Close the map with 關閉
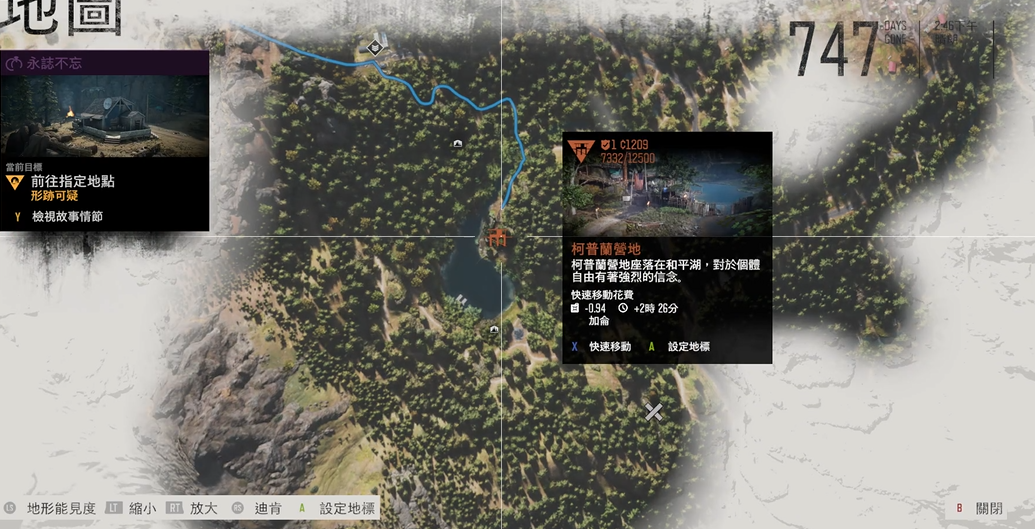This screenshot has width=1035, height=529. 989,508
